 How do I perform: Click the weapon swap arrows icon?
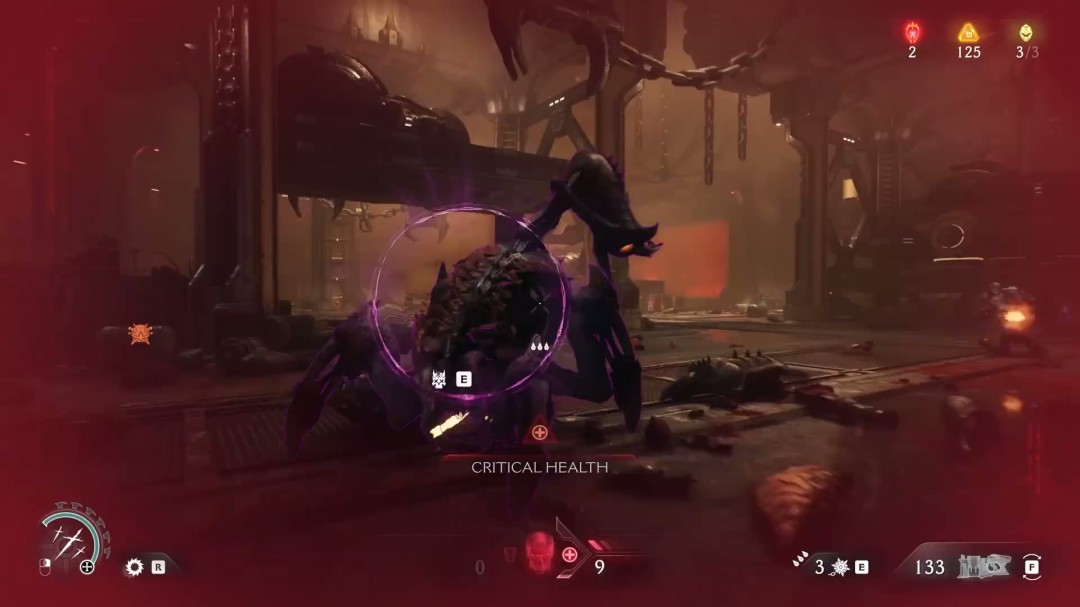click(x=1031, y=567)
